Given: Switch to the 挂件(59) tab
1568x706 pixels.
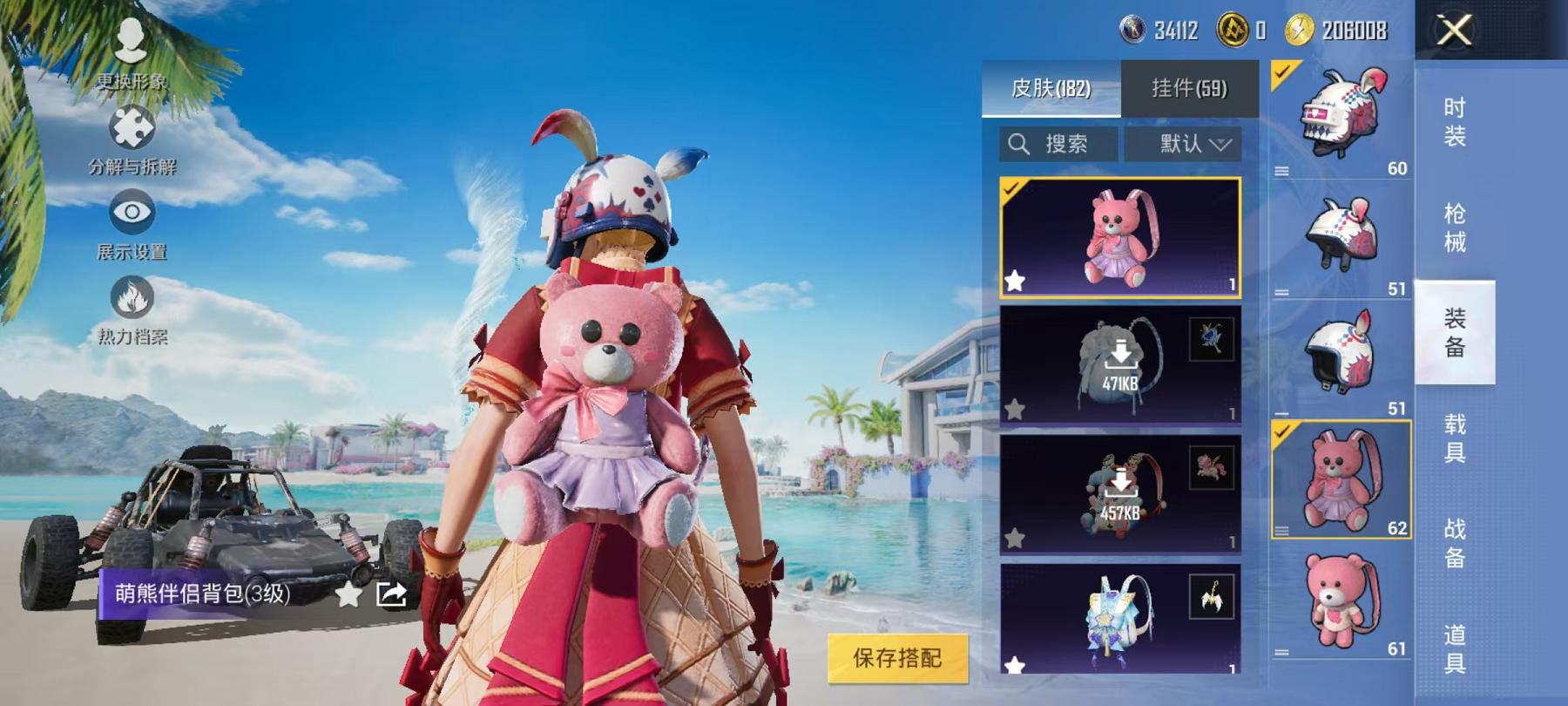Looking at the screenshot, I should tap(1188, 86).
